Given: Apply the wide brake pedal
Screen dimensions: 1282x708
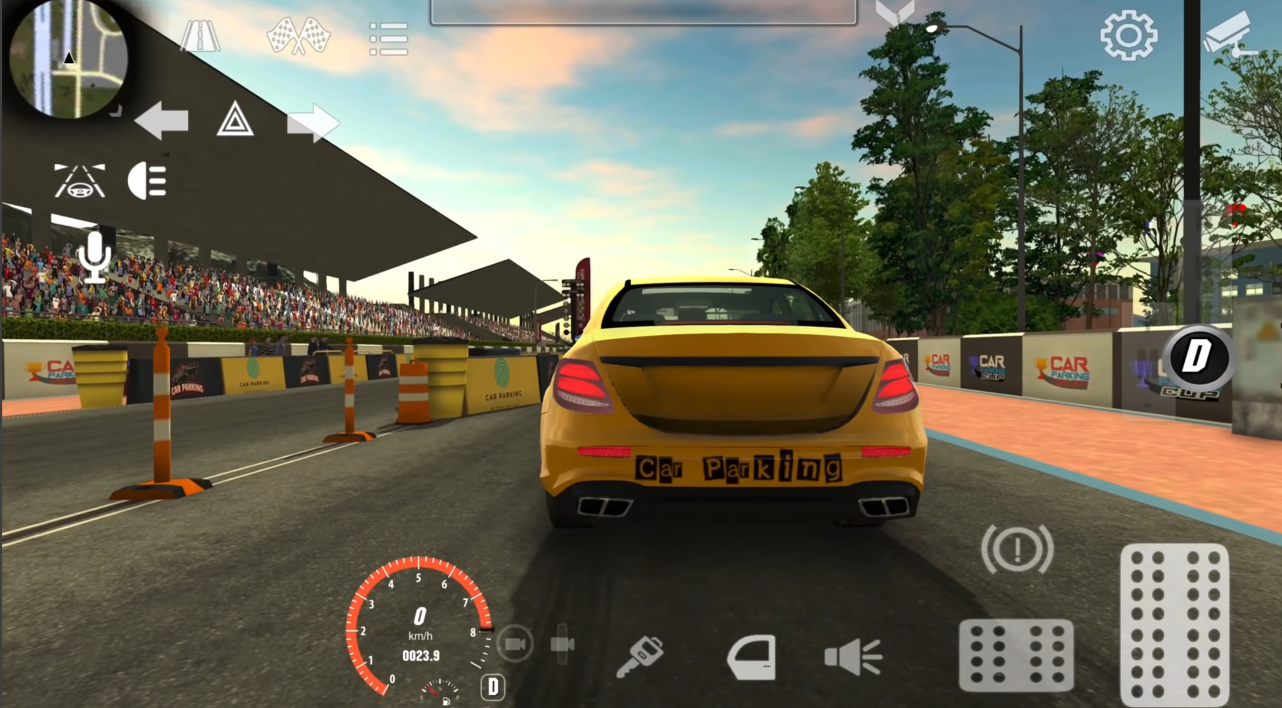Looking at the screenshot, I should pyautogui.click(x=1016, y=655).
